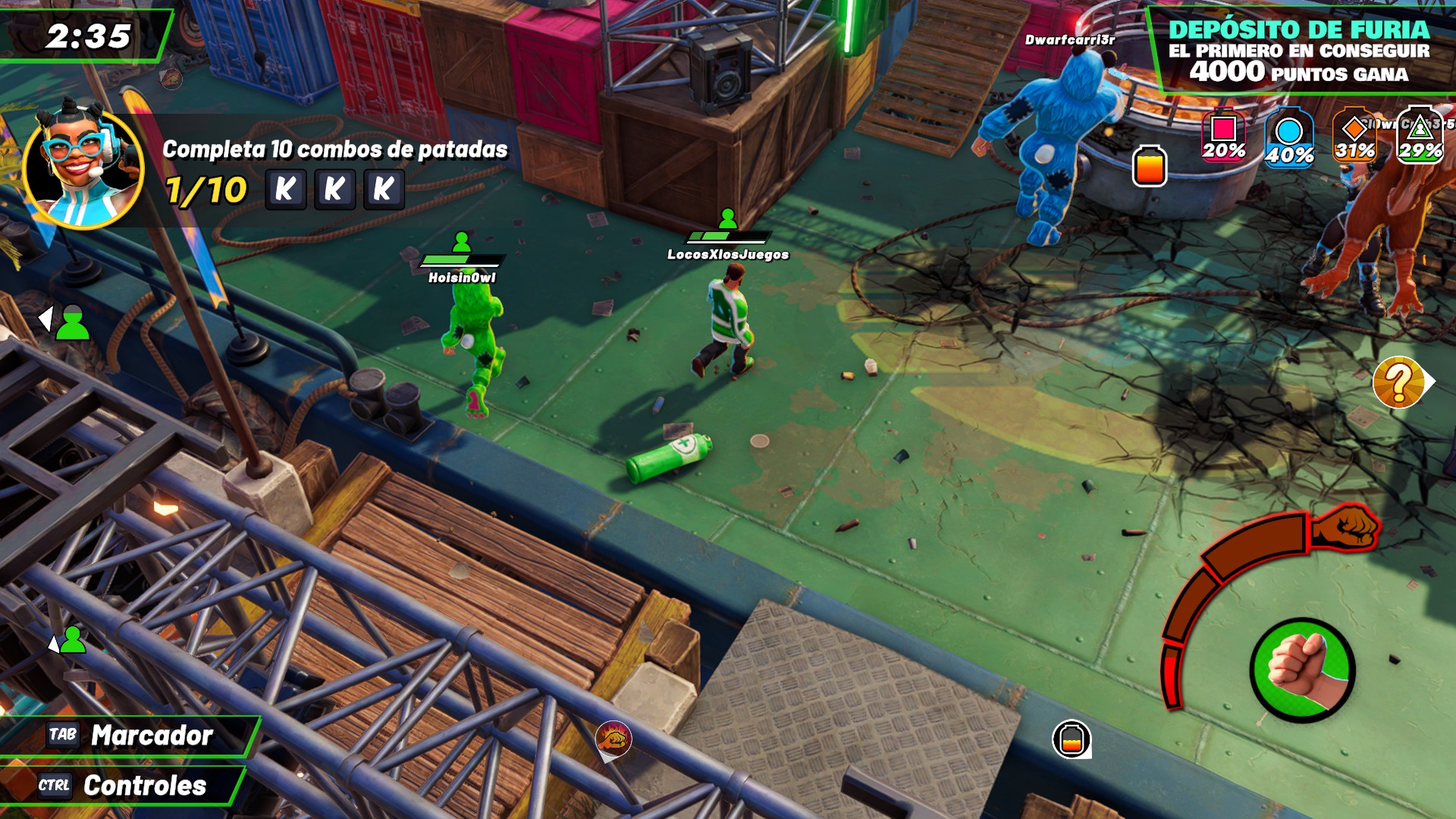This screenshot has height=819, width=1456.
Task: Select the pink square team score icon
Action: pos(1223,136)
